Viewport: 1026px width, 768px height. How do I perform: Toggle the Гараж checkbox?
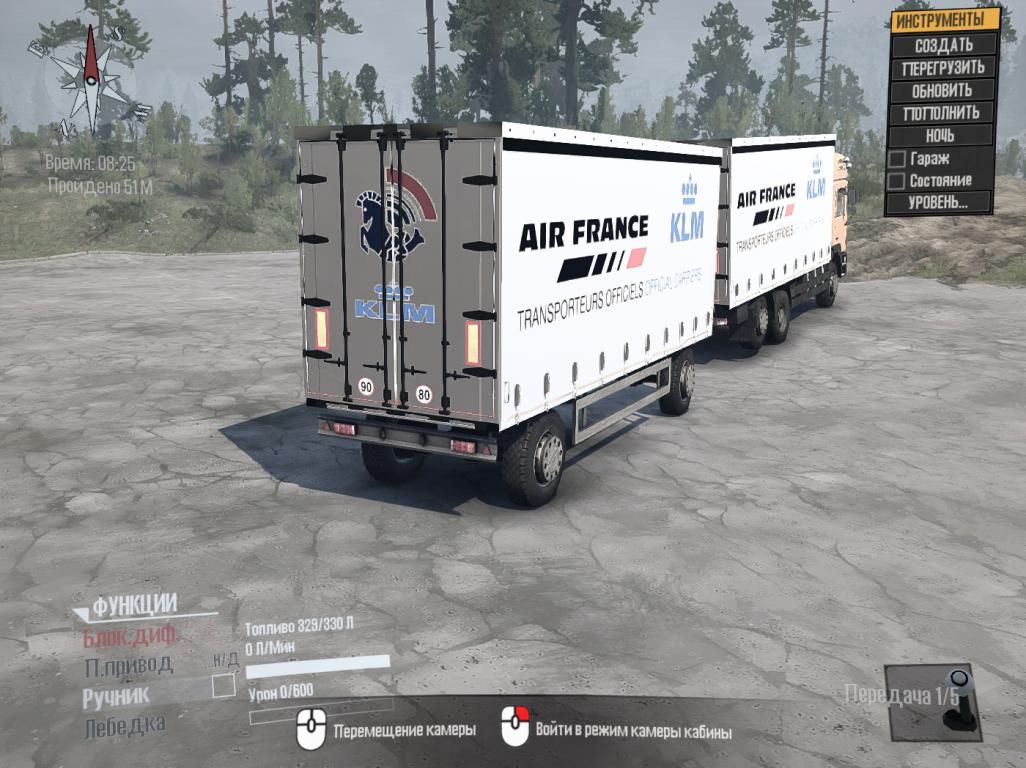click(x=897, y=158)
